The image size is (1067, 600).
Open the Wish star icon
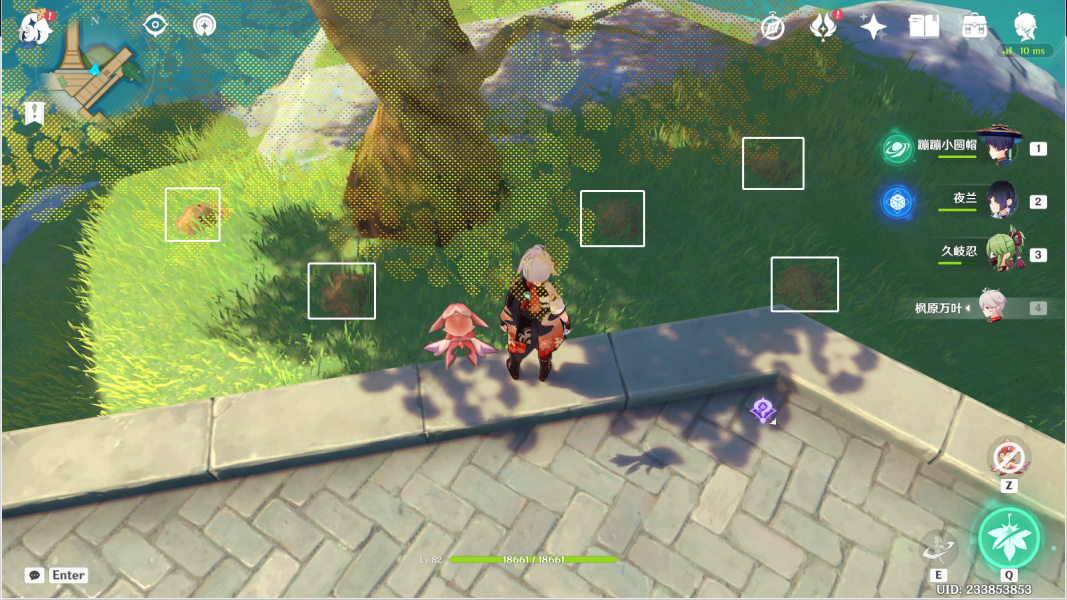click(x=873, y=27)
